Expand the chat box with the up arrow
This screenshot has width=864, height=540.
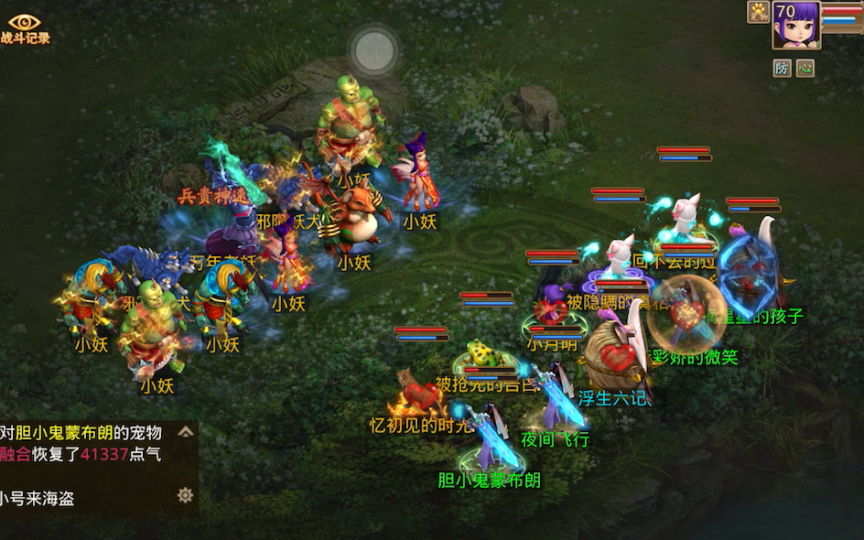[185, 433]
